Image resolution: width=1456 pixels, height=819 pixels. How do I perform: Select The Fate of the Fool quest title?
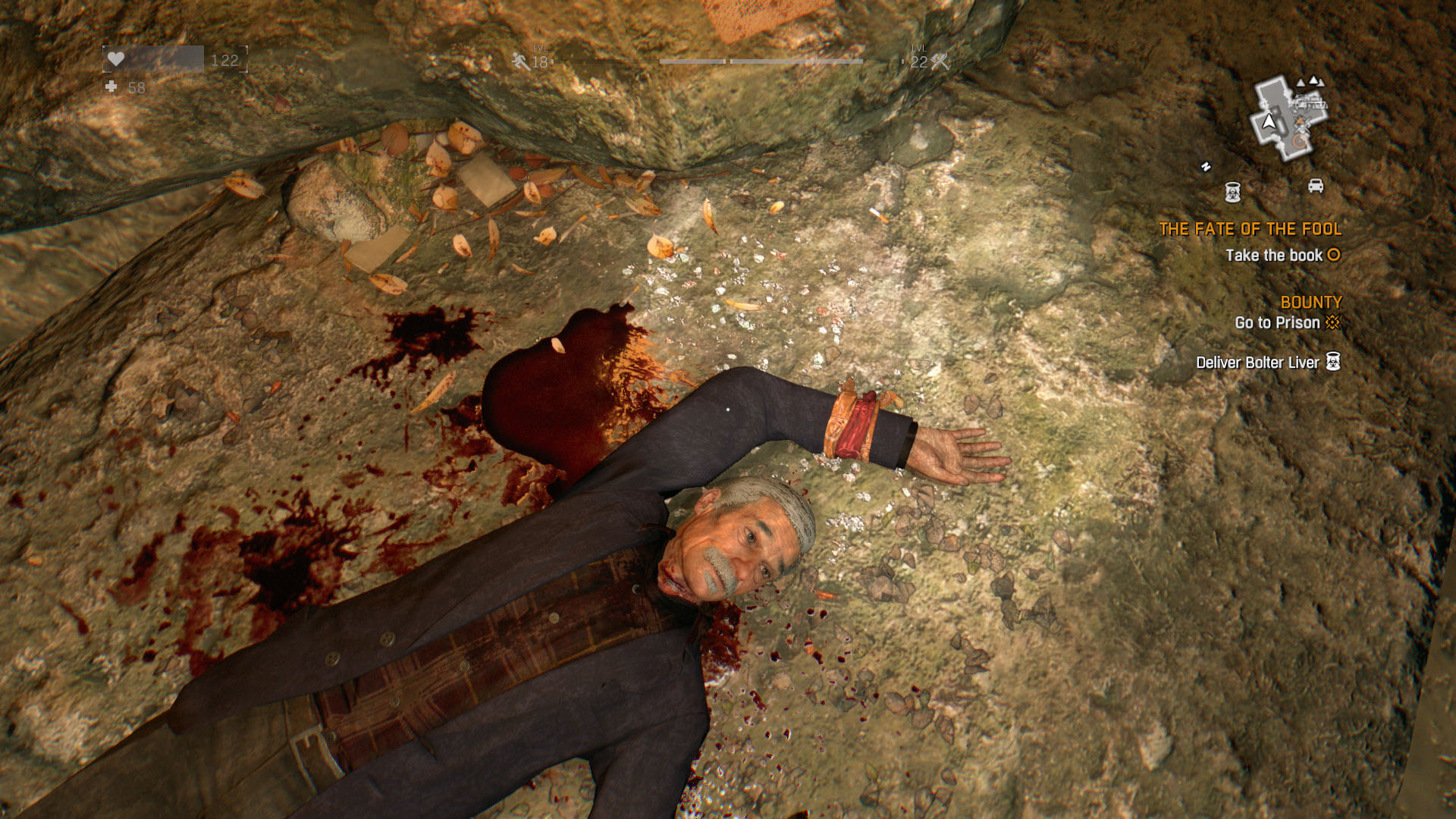(x=1250, y=229)
